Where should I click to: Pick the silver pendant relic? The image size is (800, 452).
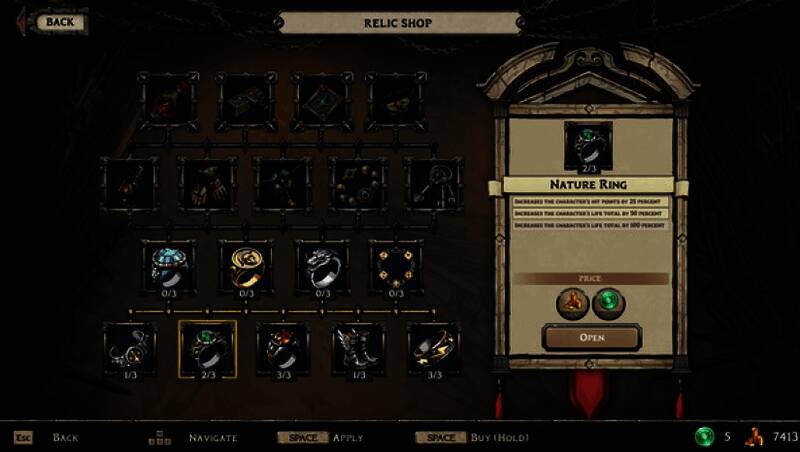pyautogui.click(x=129, y=346)
